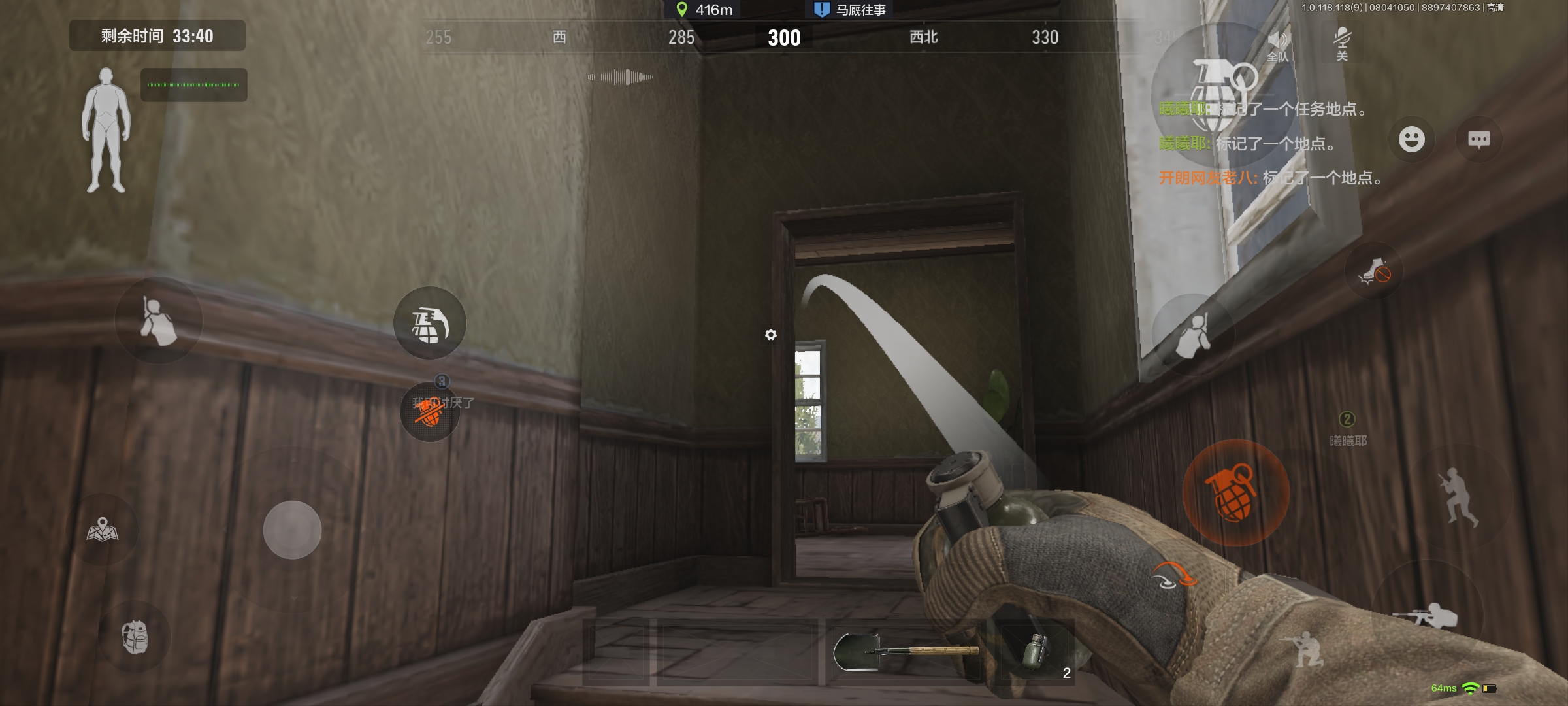Tap the movement joystick knob
The width and height of the screenshot is (1568, 706).
click(x=292, y=529)
